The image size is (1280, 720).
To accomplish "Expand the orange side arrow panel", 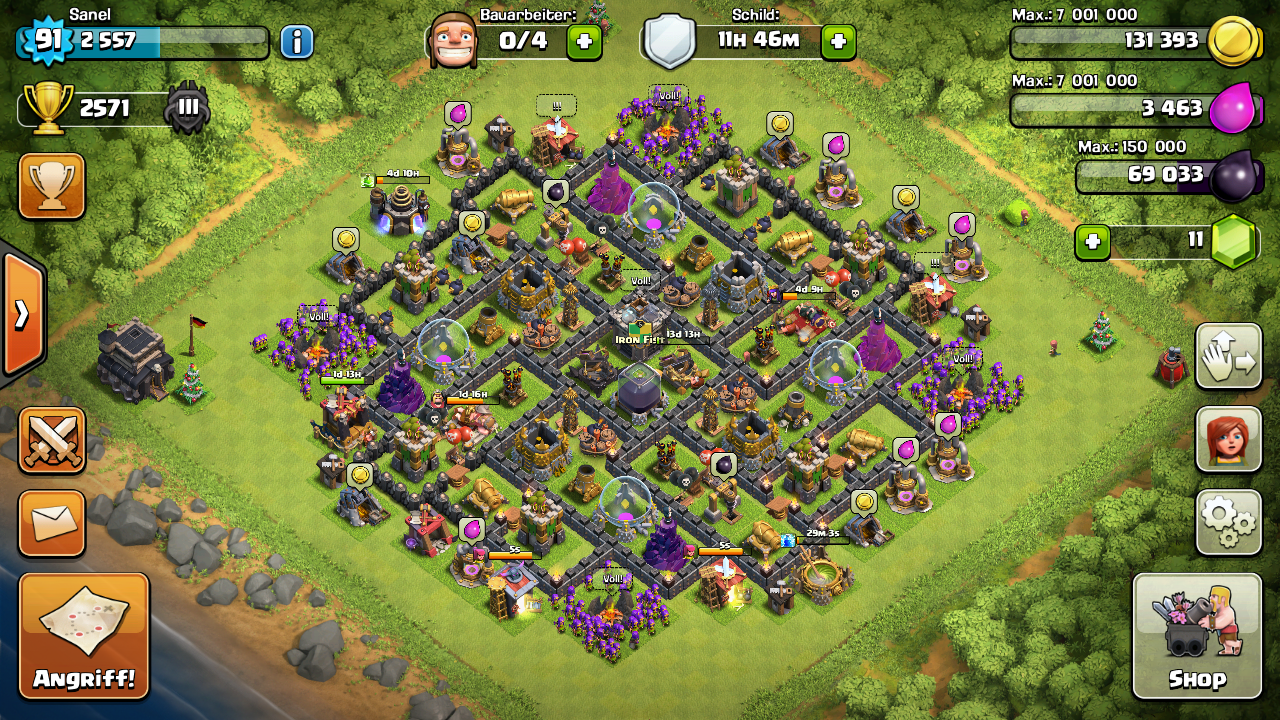I will pos(22,314).
